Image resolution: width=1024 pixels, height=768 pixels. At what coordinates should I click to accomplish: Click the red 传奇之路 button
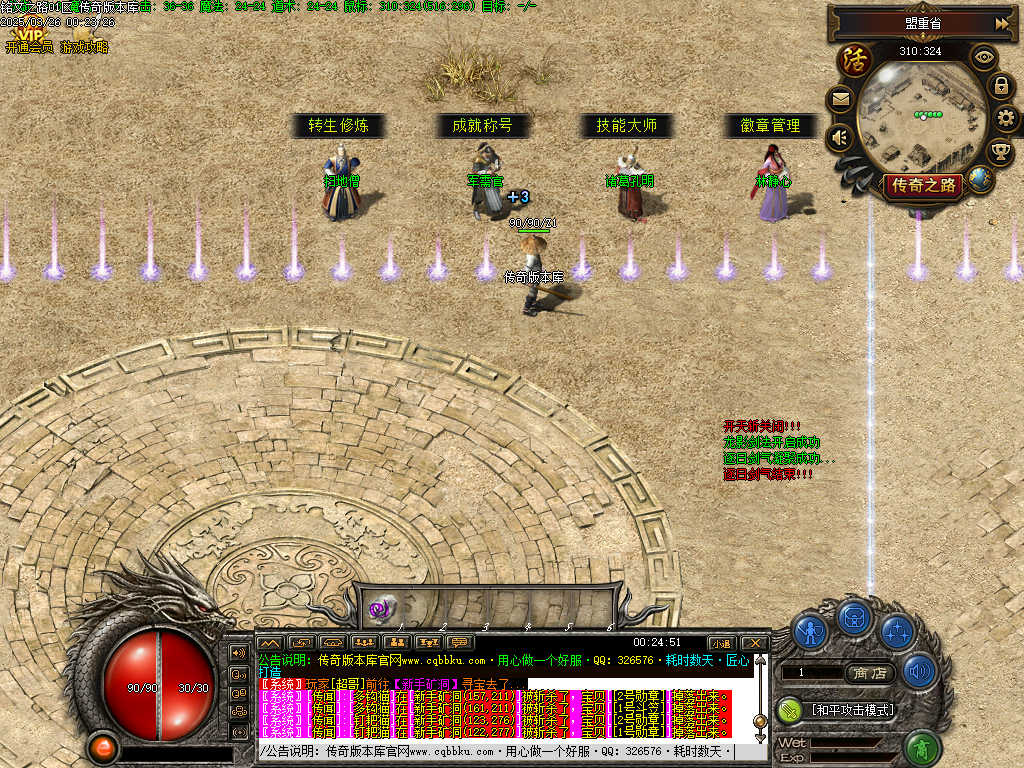[921, 185]
